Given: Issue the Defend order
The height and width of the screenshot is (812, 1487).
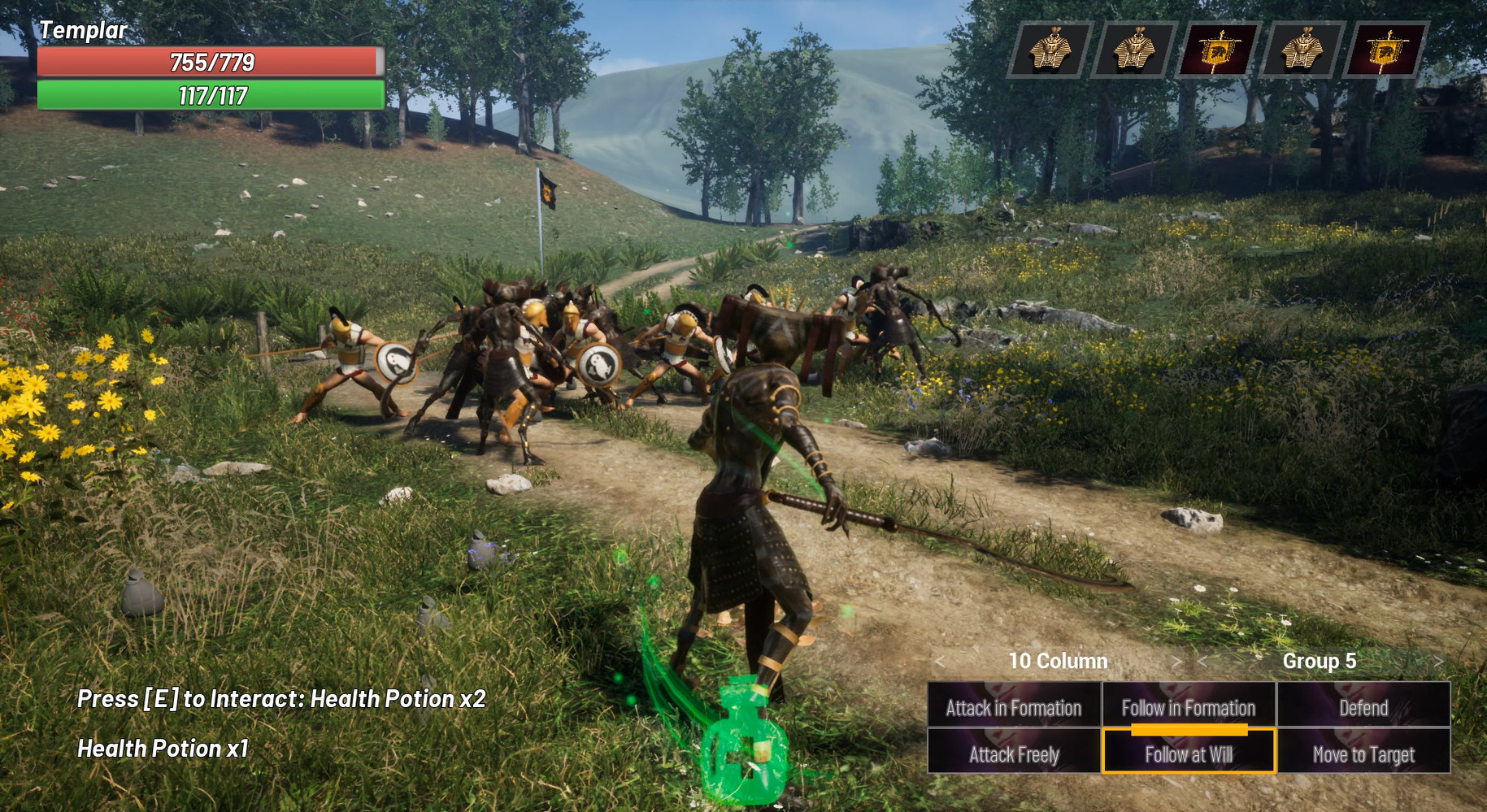Looking at the screenshot, I should (1363, 708).
